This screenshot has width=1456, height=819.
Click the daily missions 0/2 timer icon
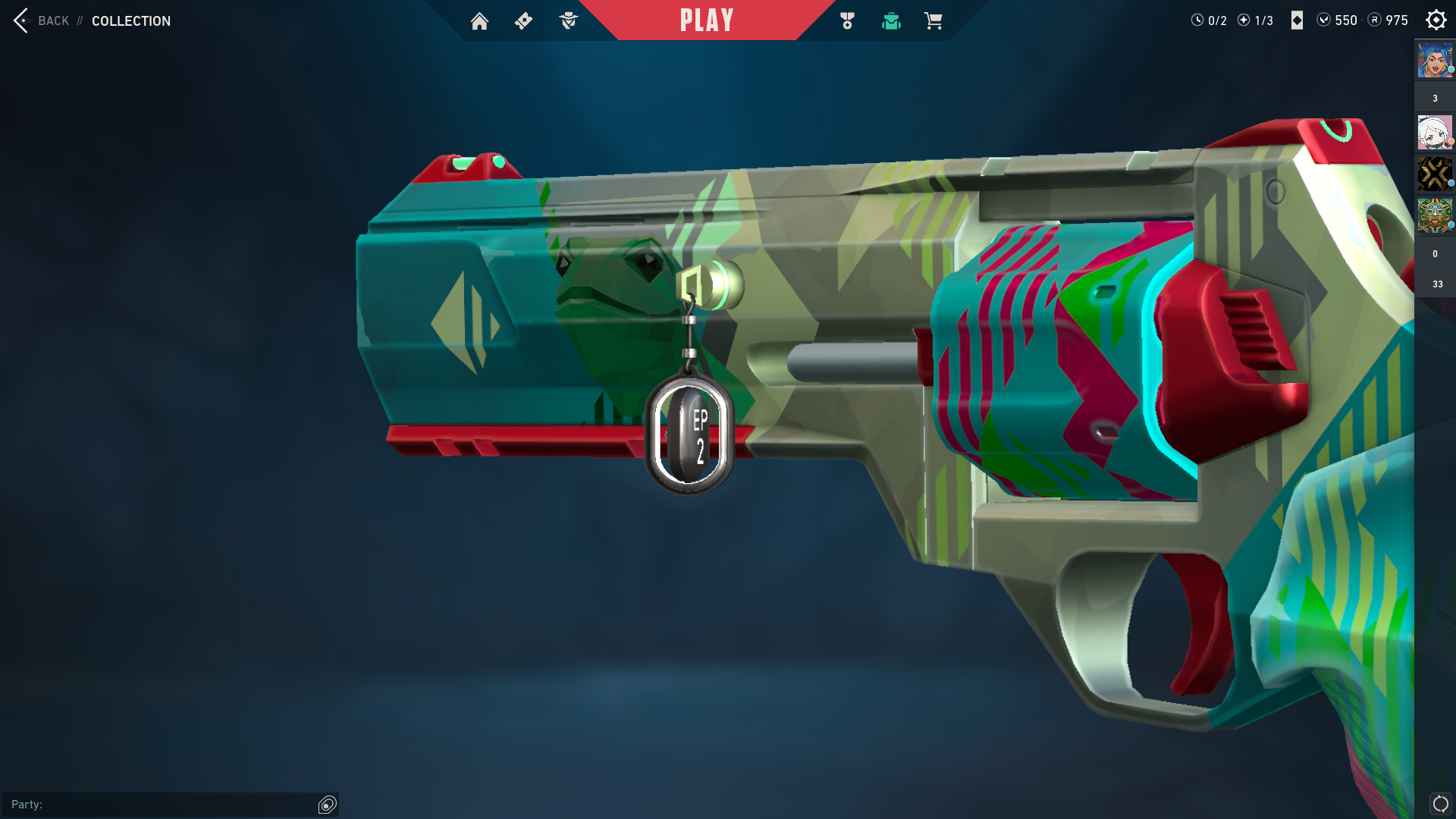tap(1199, 20)
